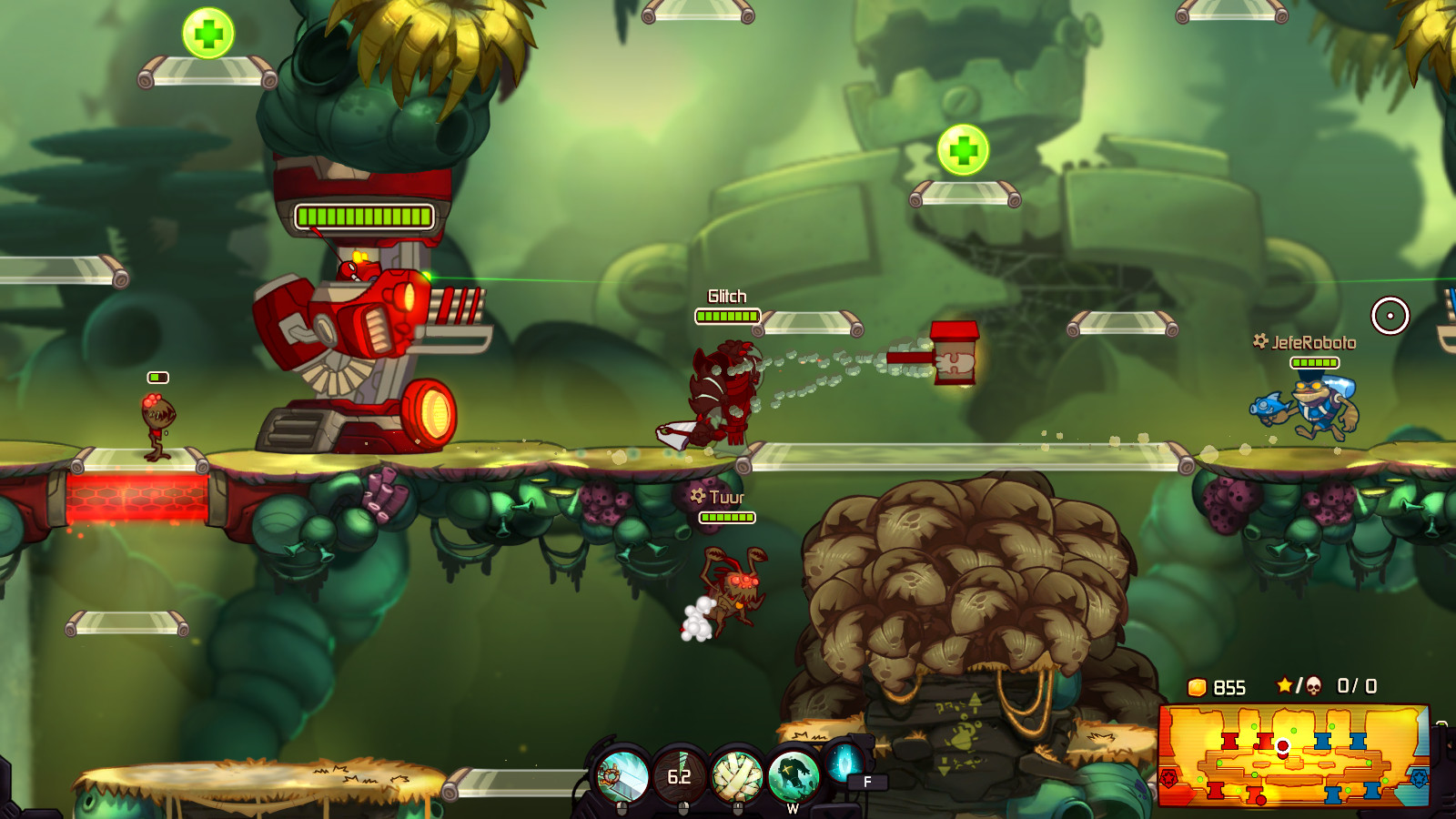Click your red player marker on the minimap
This screenshot has height=819, width=1456.
pos(1283,745)
